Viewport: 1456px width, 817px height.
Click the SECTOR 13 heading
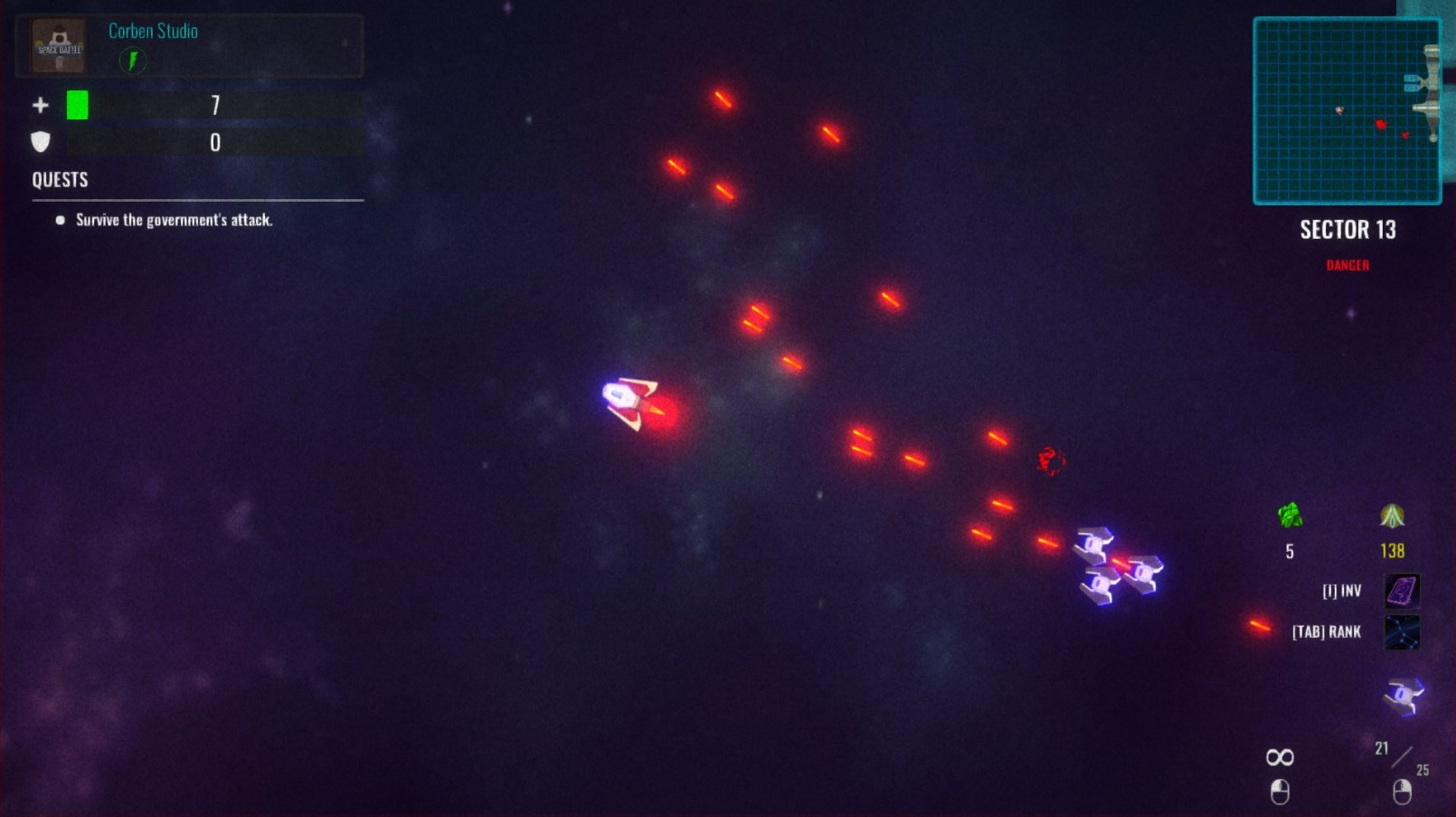pyautogui.click(x=1347, y=231)
